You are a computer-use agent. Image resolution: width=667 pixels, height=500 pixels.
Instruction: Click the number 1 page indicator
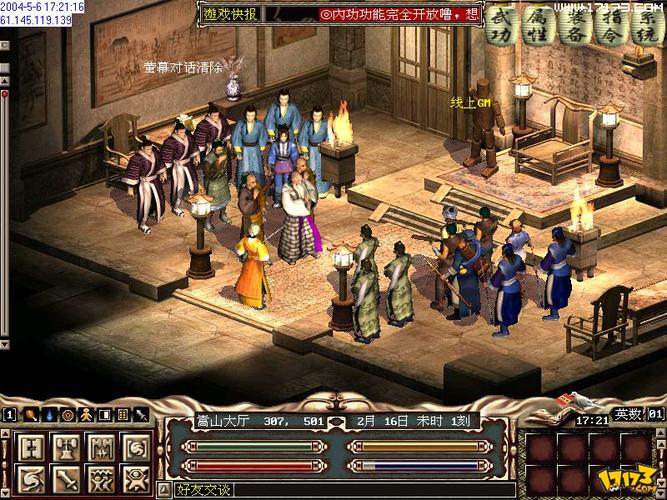(x=9, y=415)
